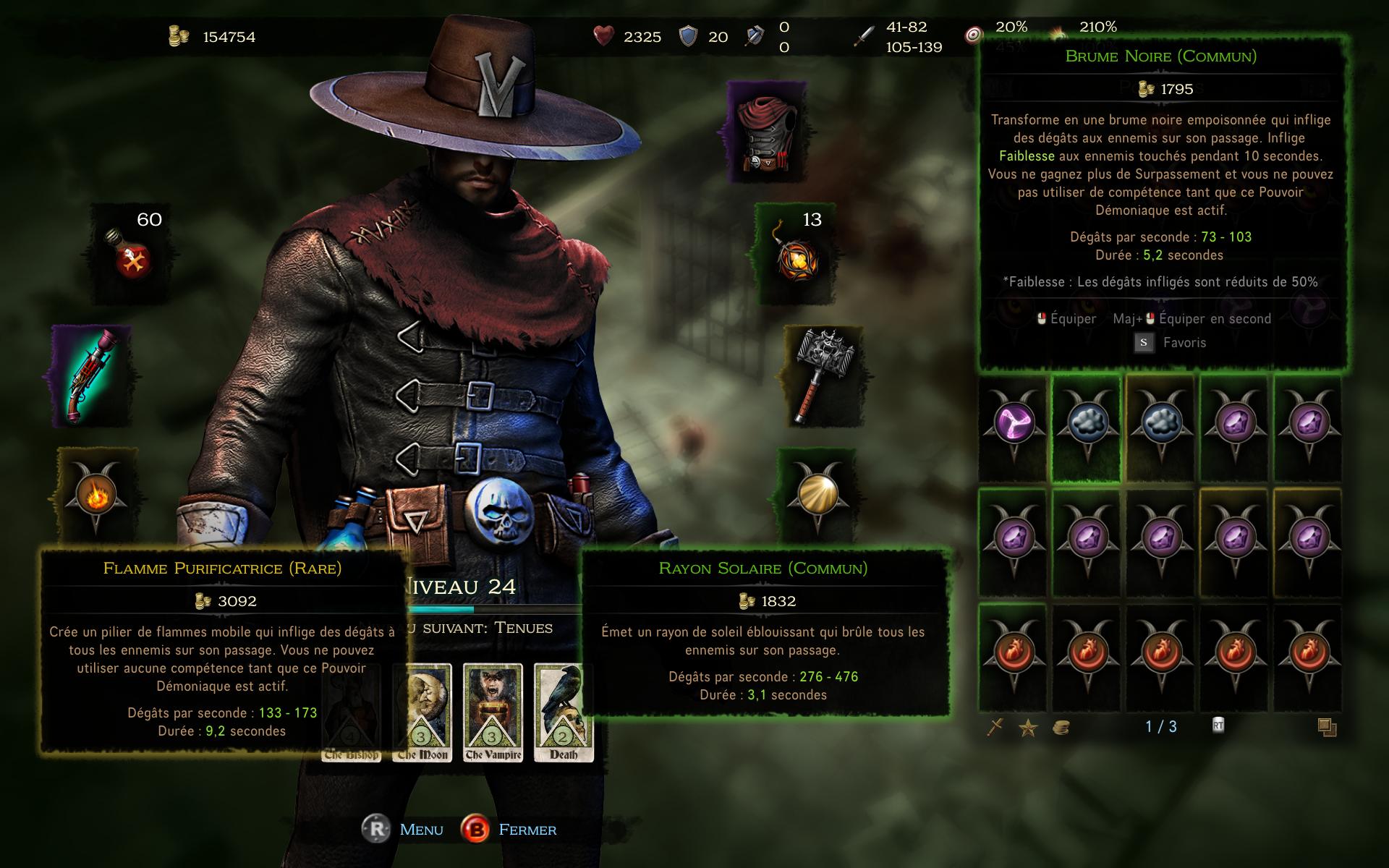
Task: Select the Rayon Solaire golden power slot
Action: [x=817, y=495]
